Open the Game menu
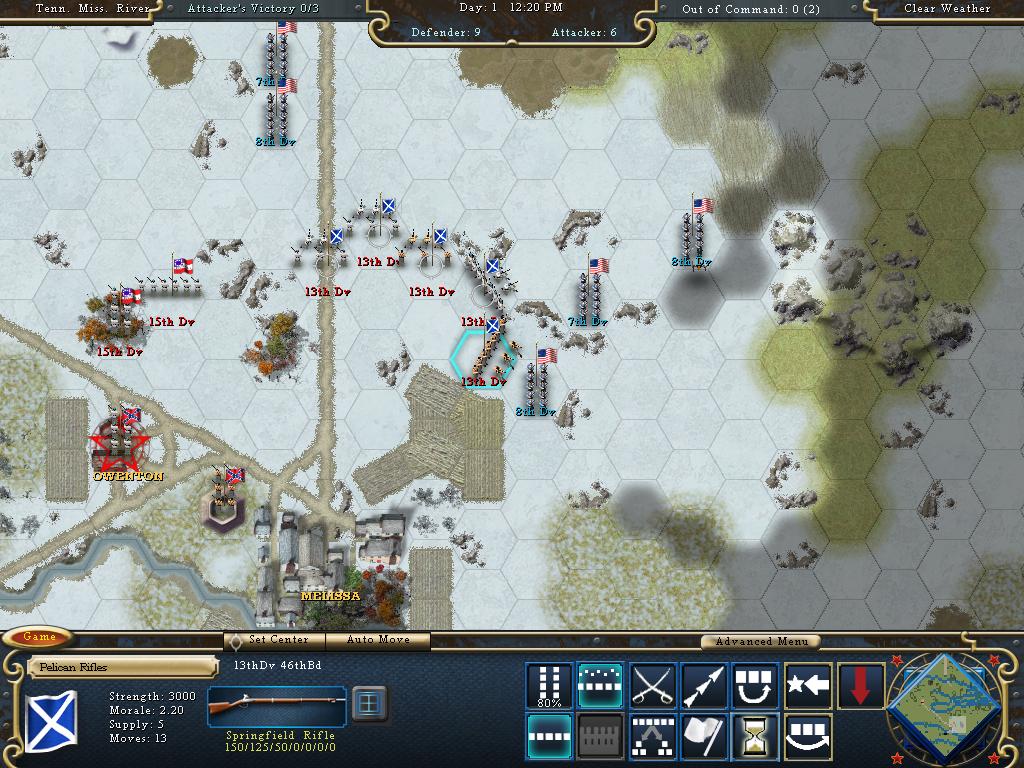This screenshot has width=1024, height=768. point(40,638)
